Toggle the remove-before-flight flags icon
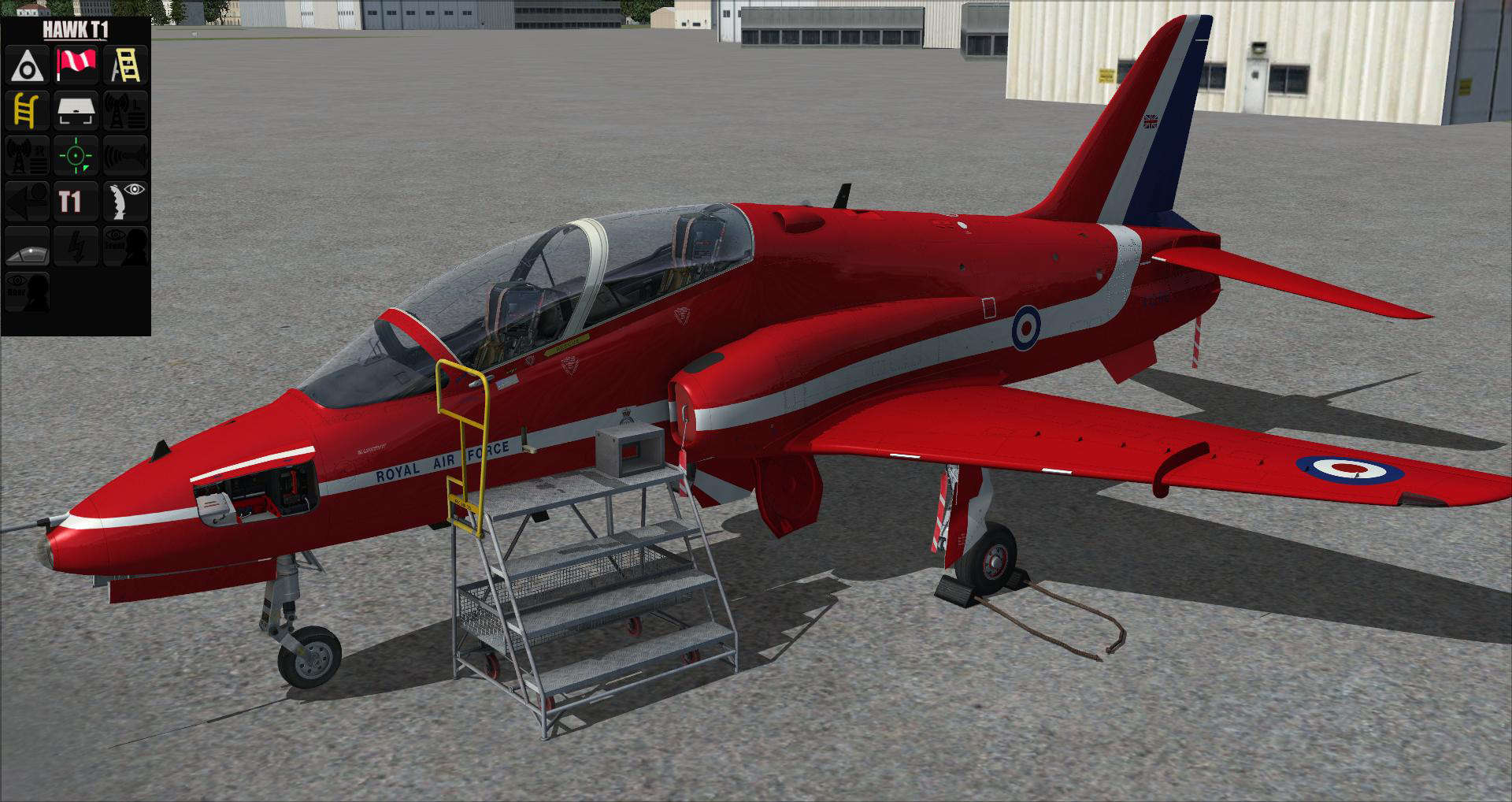 [x=76, y=65]
